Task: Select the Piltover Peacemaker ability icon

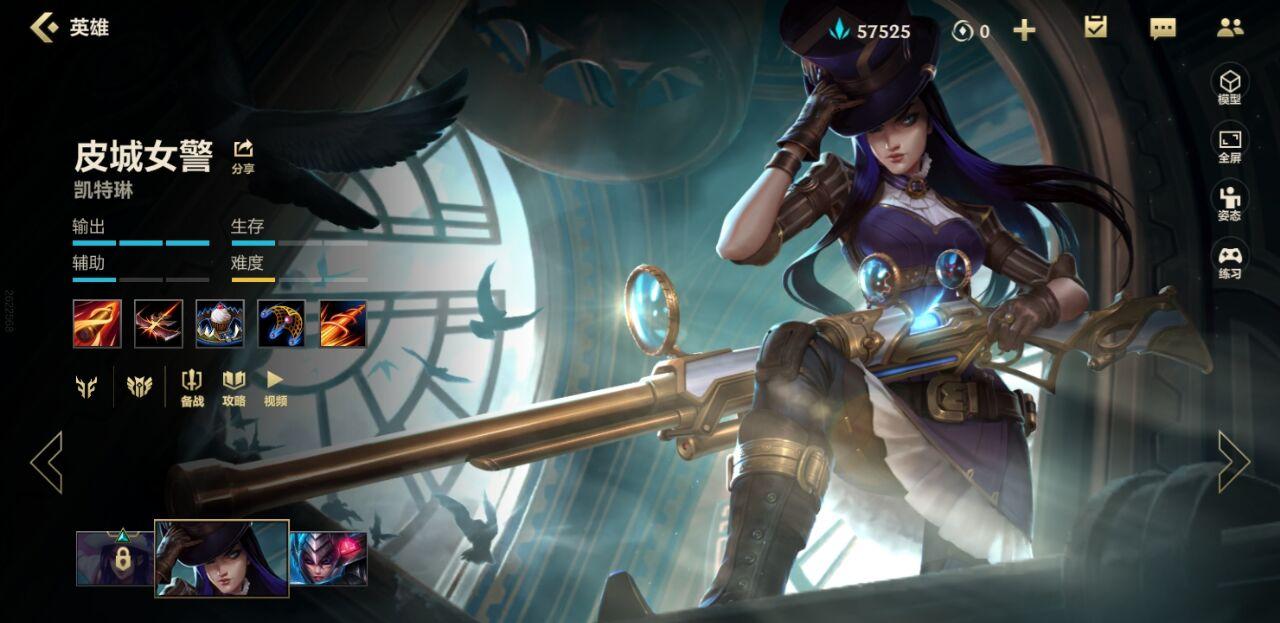Action: click(159, 324)
